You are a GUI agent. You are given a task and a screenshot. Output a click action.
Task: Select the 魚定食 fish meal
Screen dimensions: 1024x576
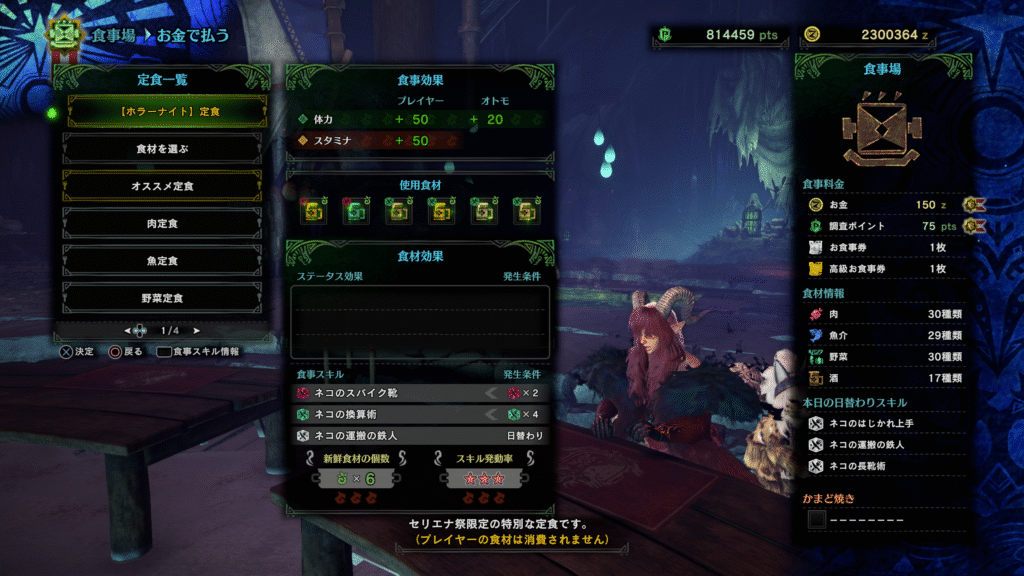coord(162,260)
